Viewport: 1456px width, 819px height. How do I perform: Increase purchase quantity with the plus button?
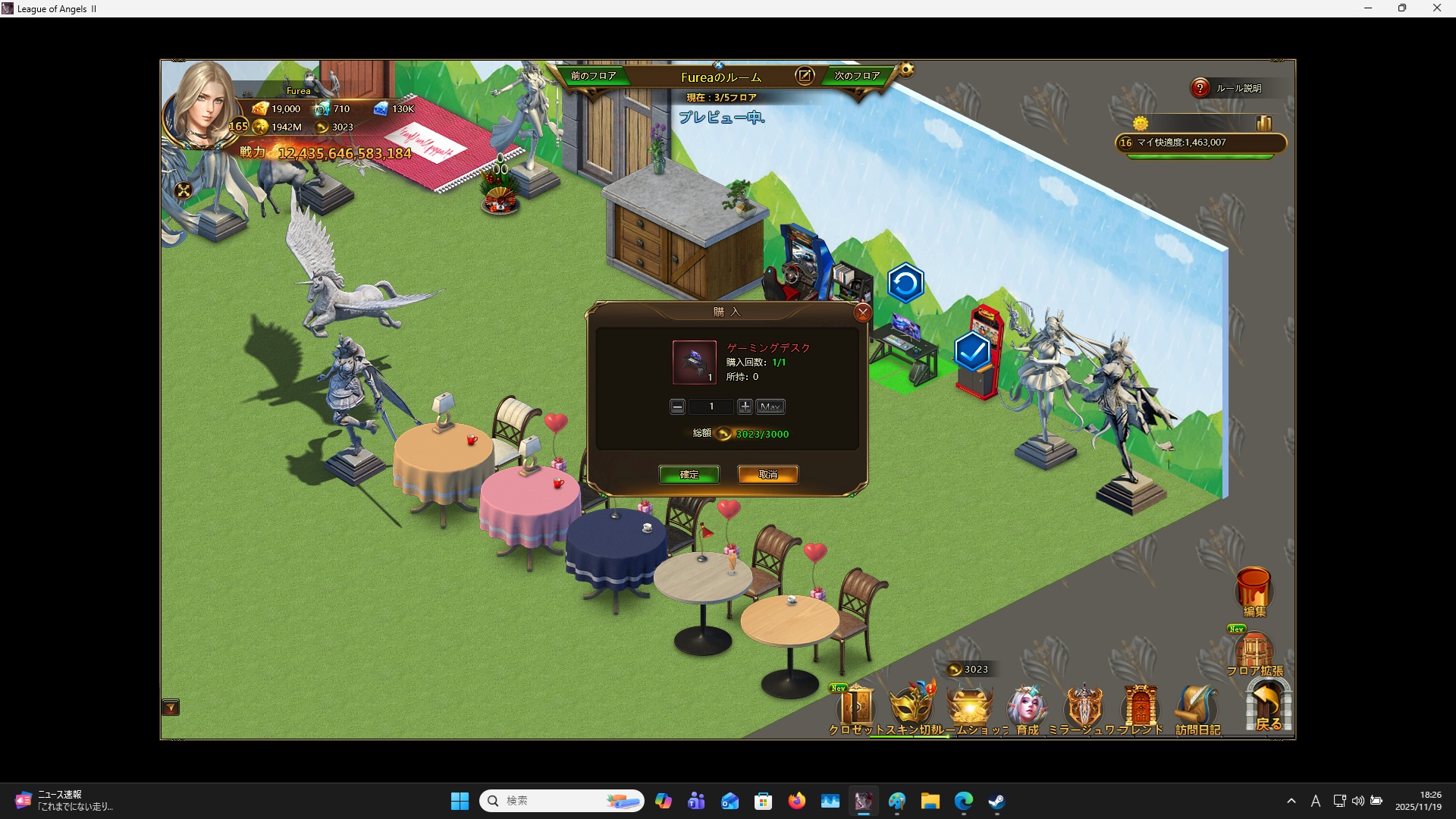pos(745,407)
